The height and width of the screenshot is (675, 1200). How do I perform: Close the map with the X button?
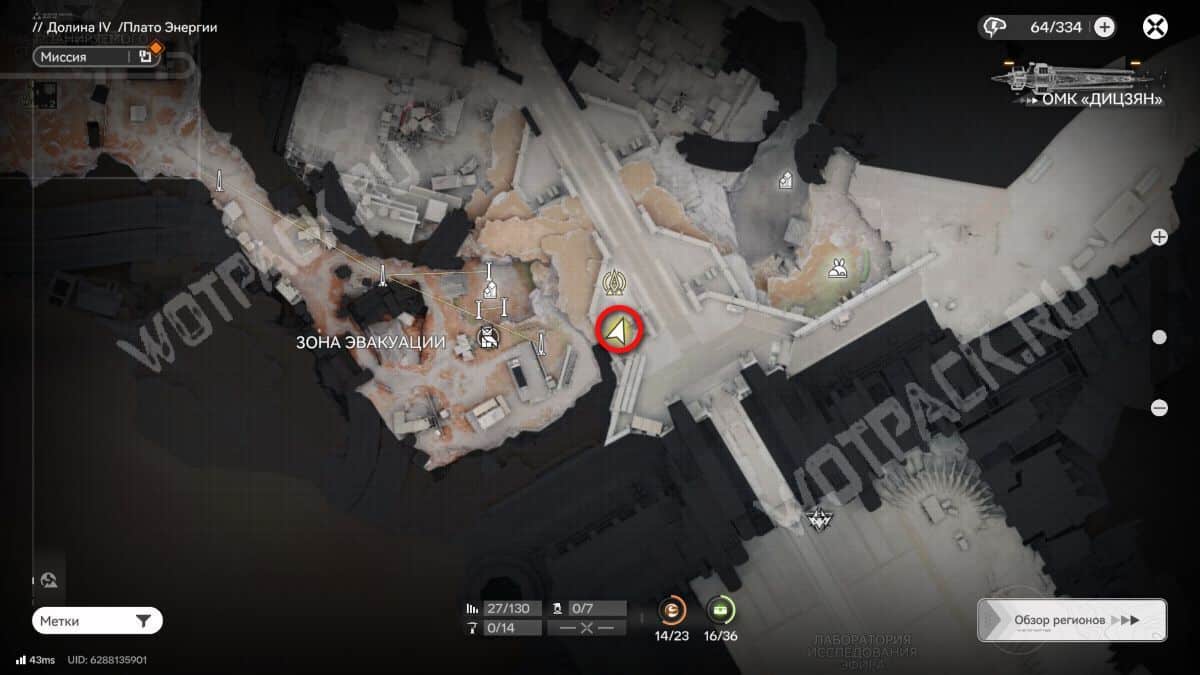[1155, 27]
